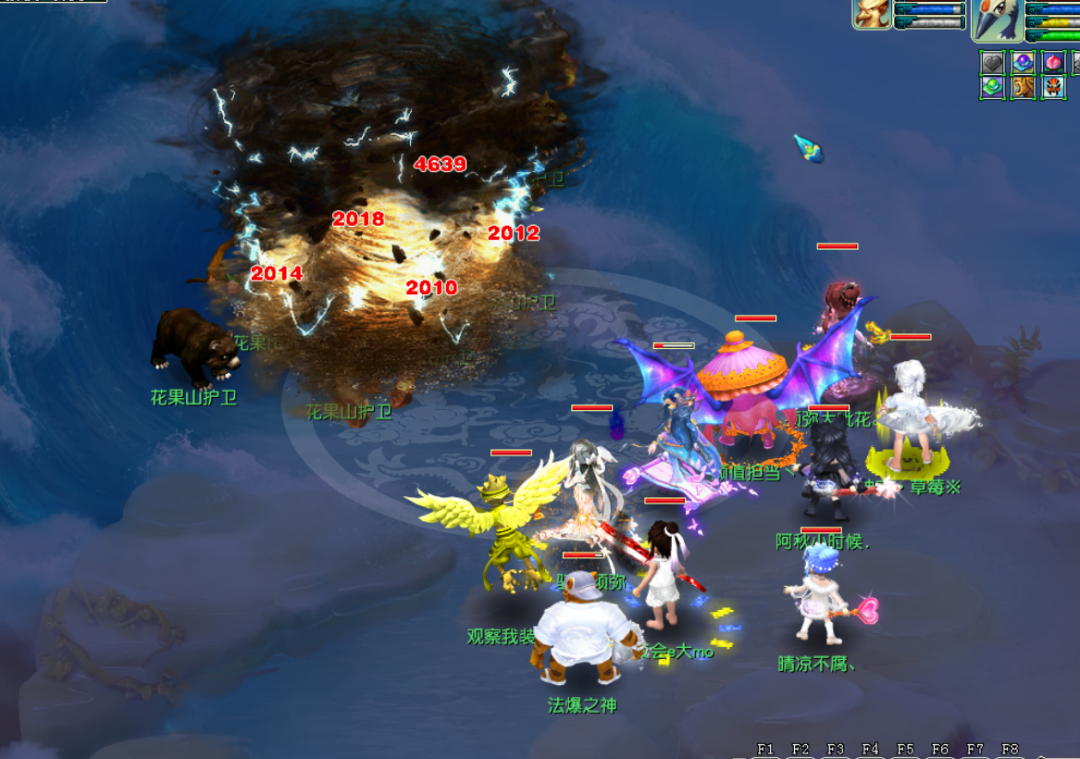Image resolution: width=1080 pixels, height=759 pixels.
Task: Select the golden tiger buff icon
Action: pos(1023,87)
